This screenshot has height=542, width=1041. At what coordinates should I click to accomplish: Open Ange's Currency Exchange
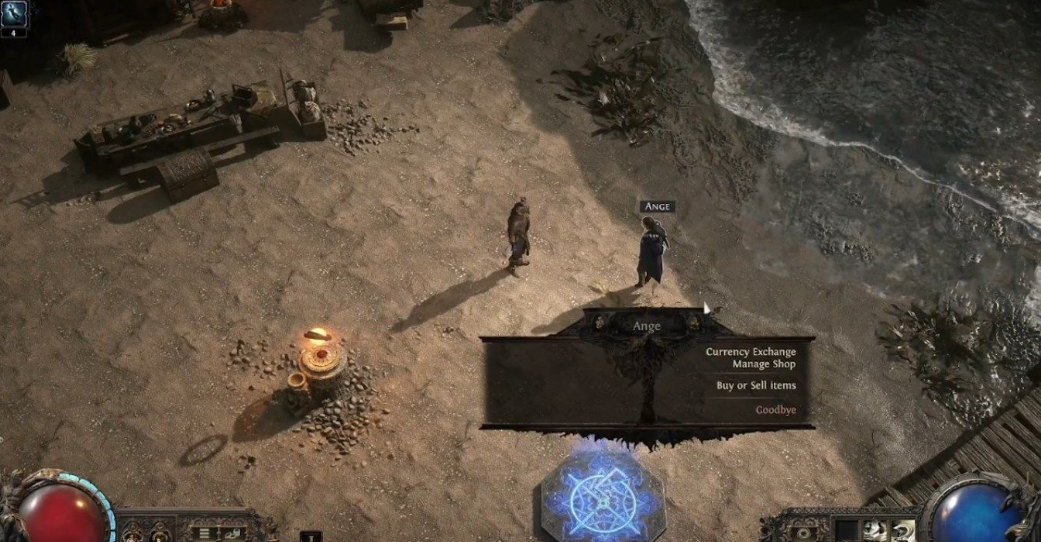pyautogui.click(x=750, y=352)
